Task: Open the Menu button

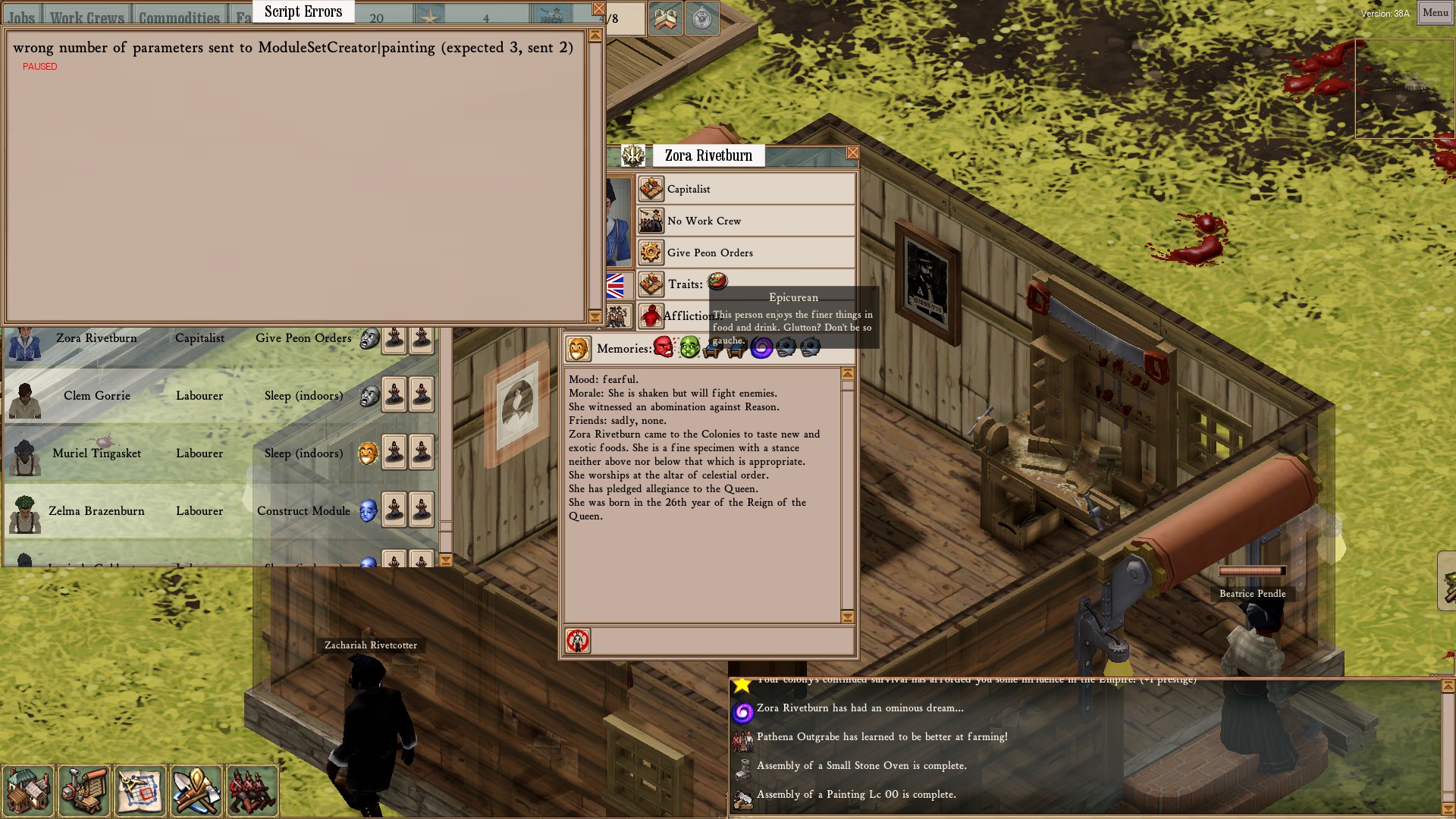Action: pos(1435,13)
